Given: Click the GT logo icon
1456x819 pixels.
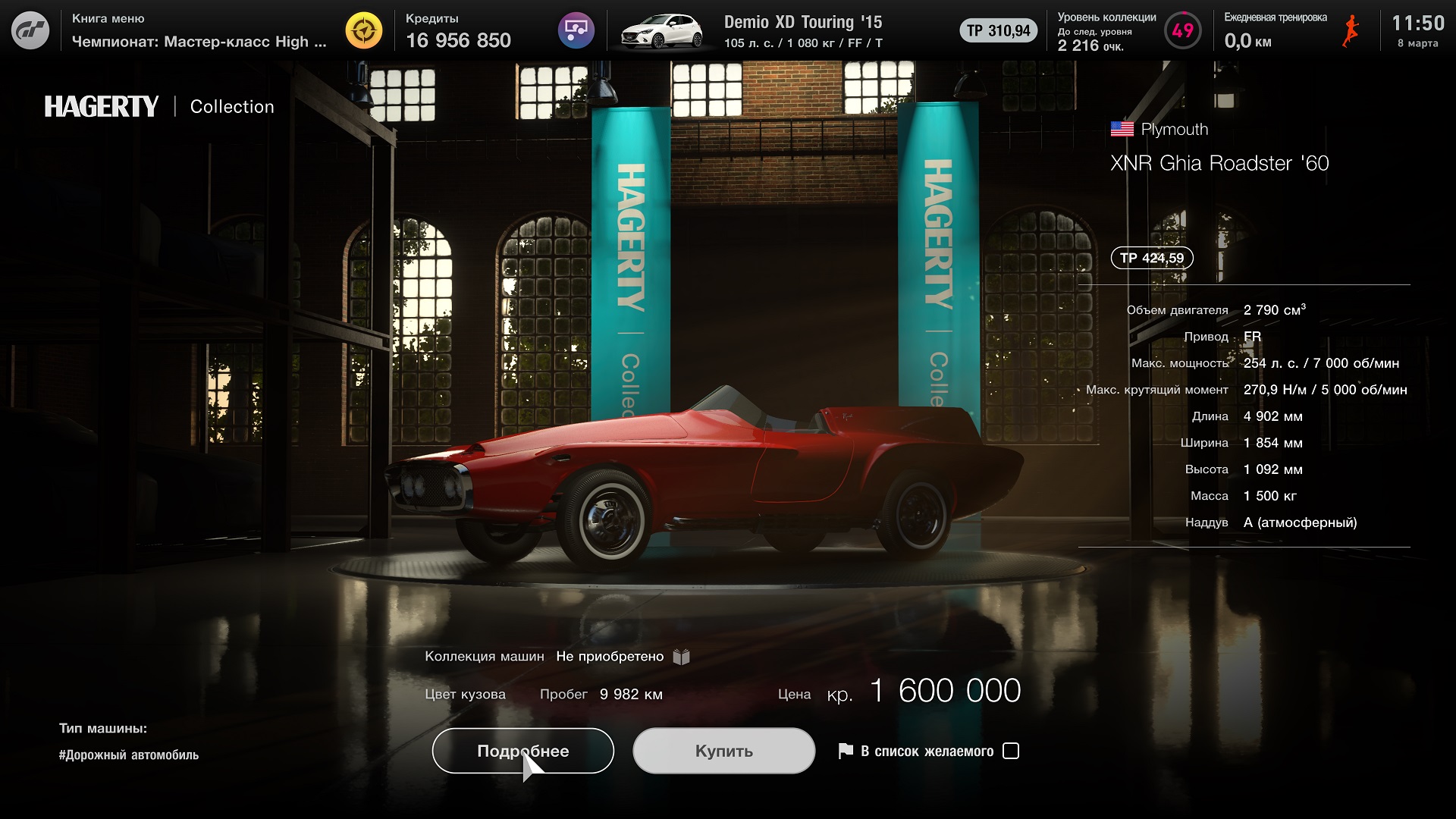Looking at the screenshot, I should pyautogui.click(x=30, y=31).
